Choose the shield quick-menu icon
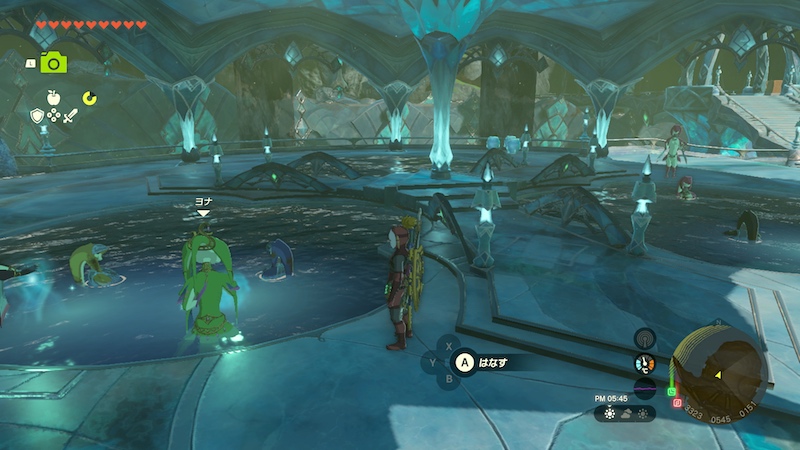800x450 pixels. [38, 116]
